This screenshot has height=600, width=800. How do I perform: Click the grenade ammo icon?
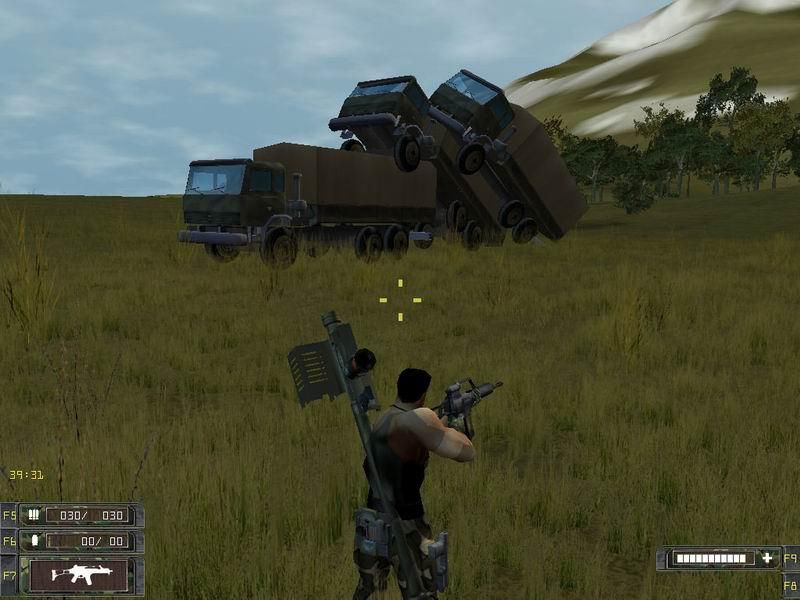tap(33, 541)
